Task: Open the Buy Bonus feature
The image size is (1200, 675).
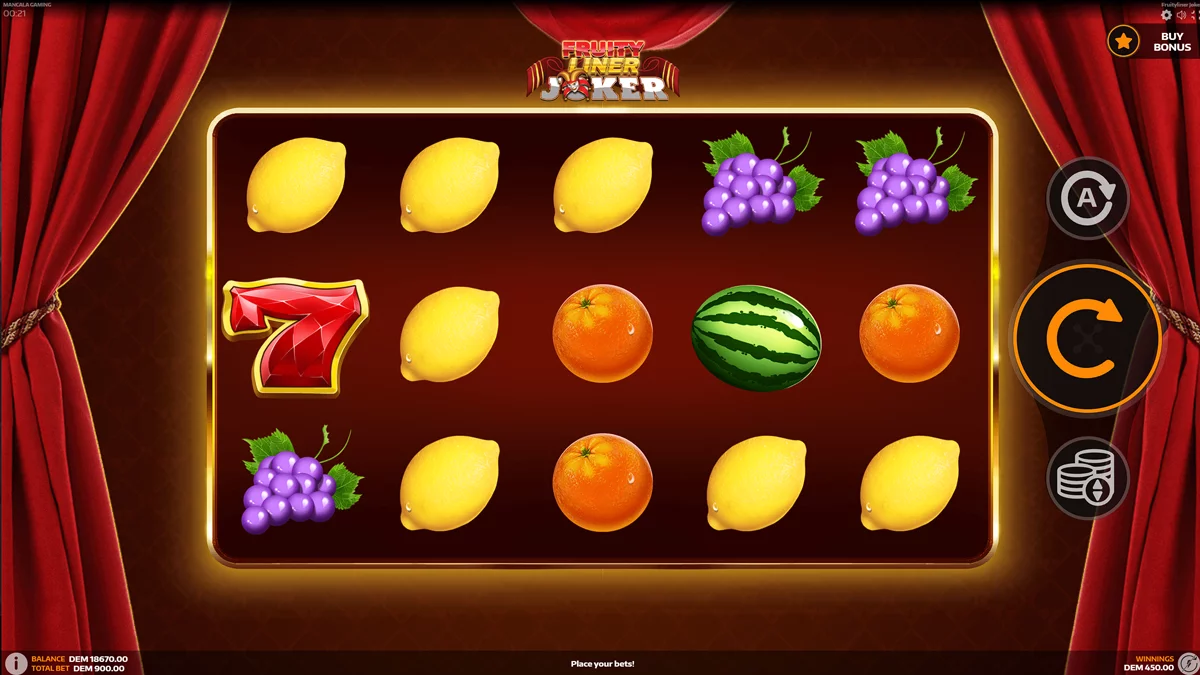Action: click(1150, 41)
